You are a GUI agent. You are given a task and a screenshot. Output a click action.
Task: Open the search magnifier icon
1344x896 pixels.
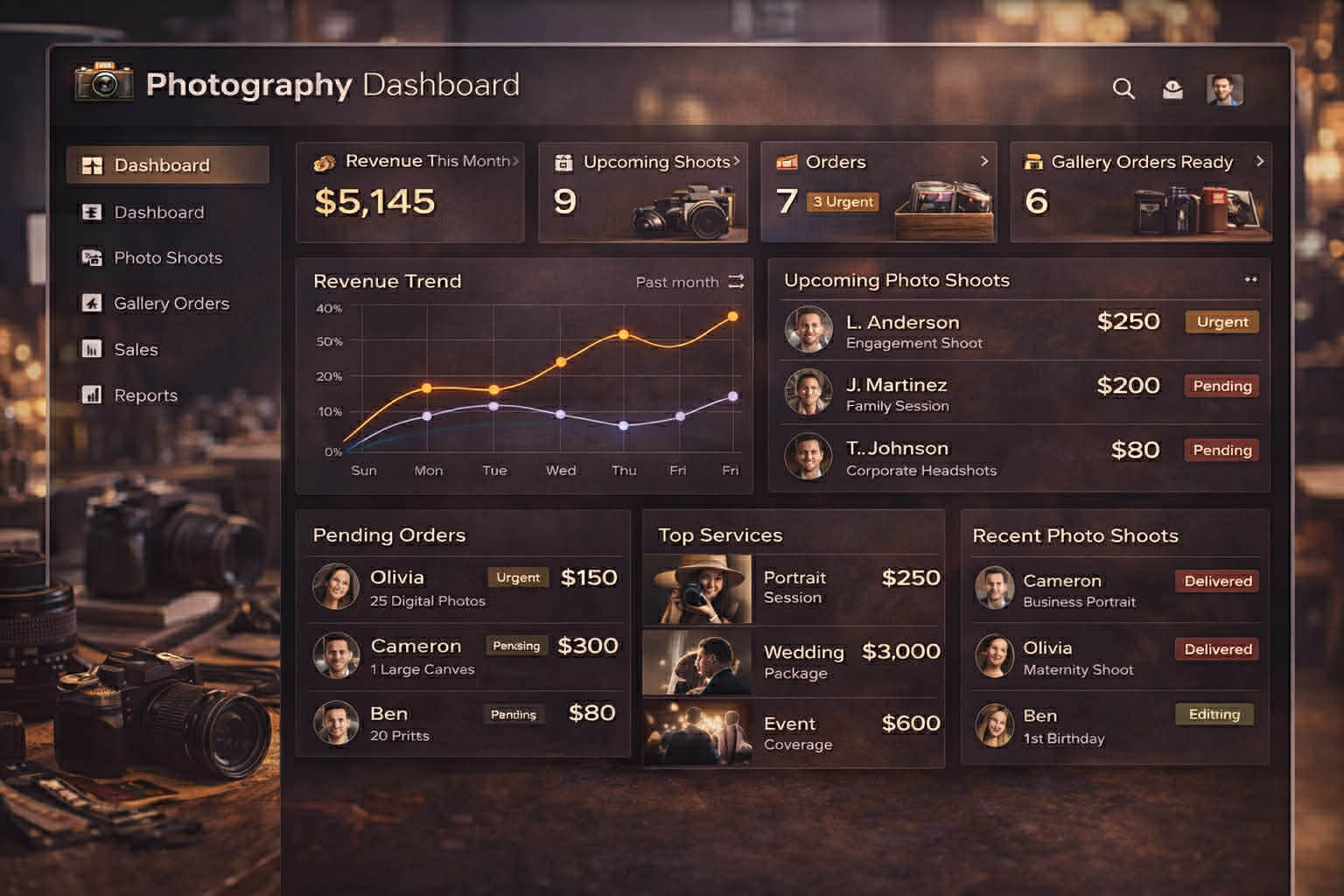point(1123,88)
